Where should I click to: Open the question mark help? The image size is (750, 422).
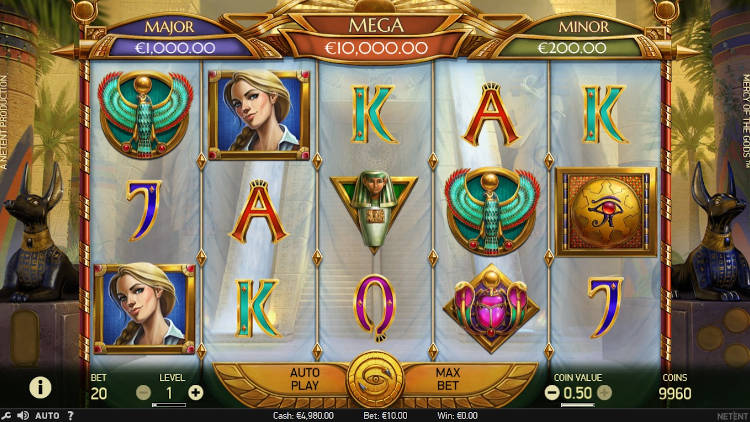click(x=70, y=415)
